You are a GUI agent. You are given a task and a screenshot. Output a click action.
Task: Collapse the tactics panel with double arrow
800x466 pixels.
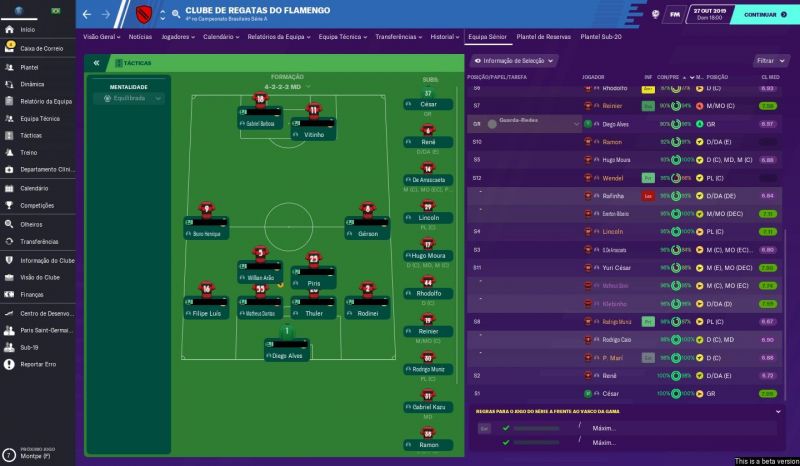96,61
